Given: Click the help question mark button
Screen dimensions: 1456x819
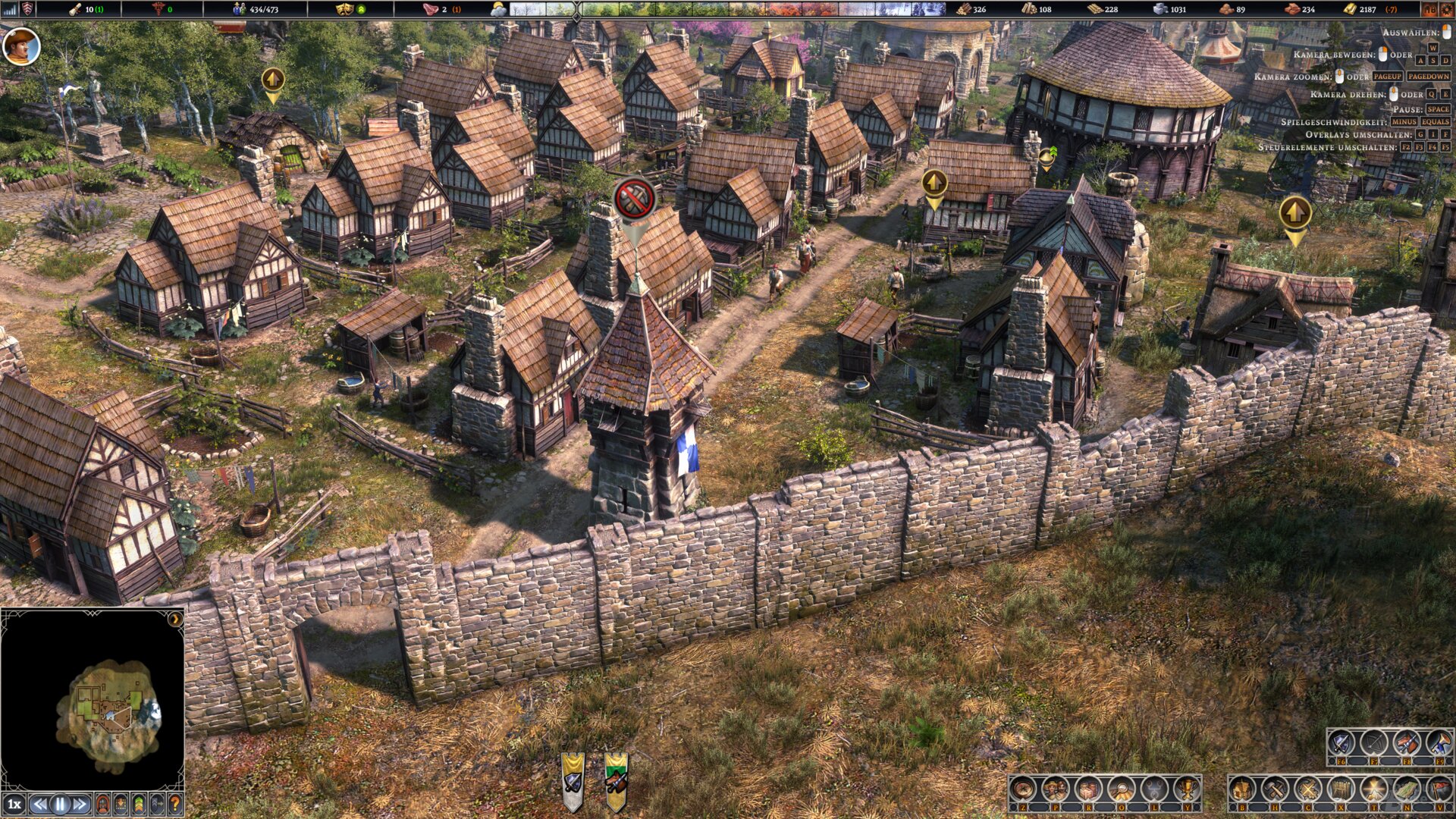Looking at the screenshot, I should 174,805.
